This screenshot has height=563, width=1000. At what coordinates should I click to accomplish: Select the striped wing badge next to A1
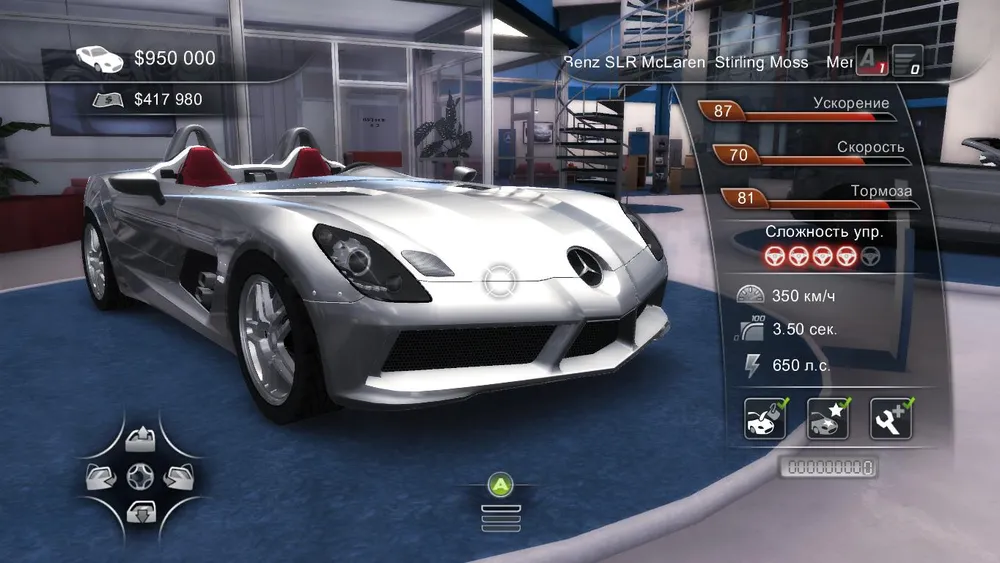coord(906,62)
